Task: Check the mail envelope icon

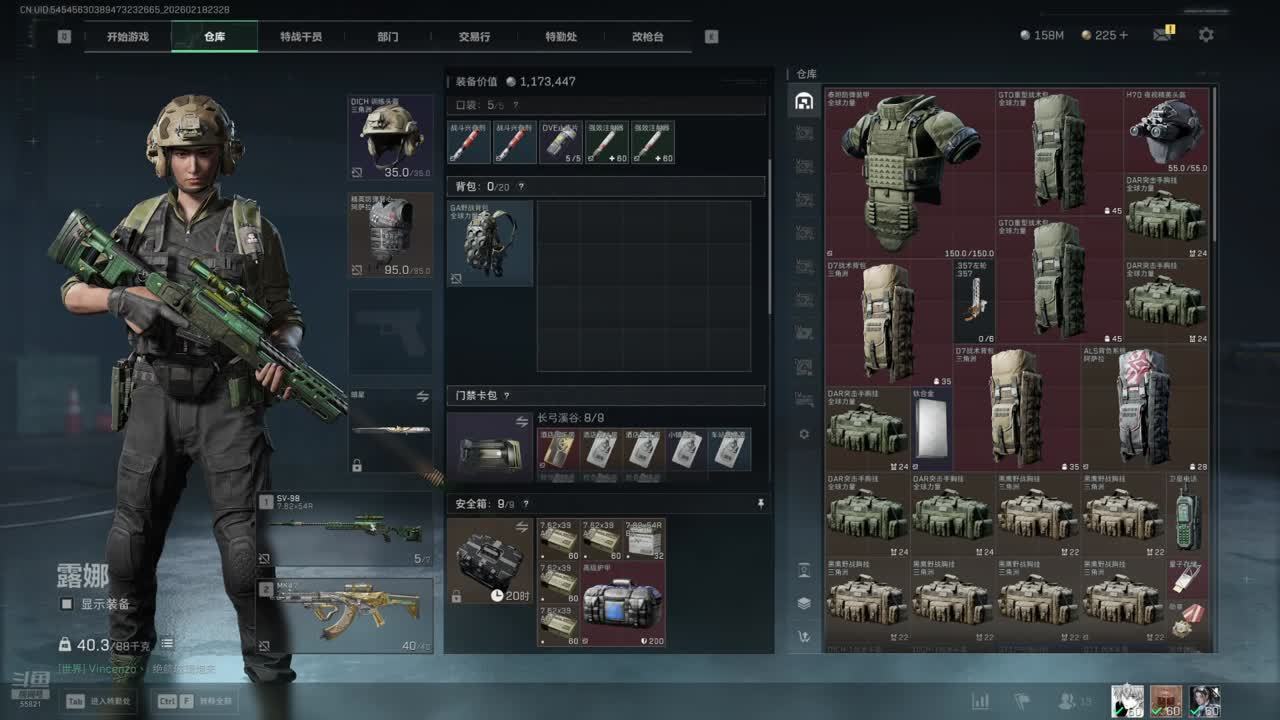Action: pyautogui.click(x=1161, y=35)
